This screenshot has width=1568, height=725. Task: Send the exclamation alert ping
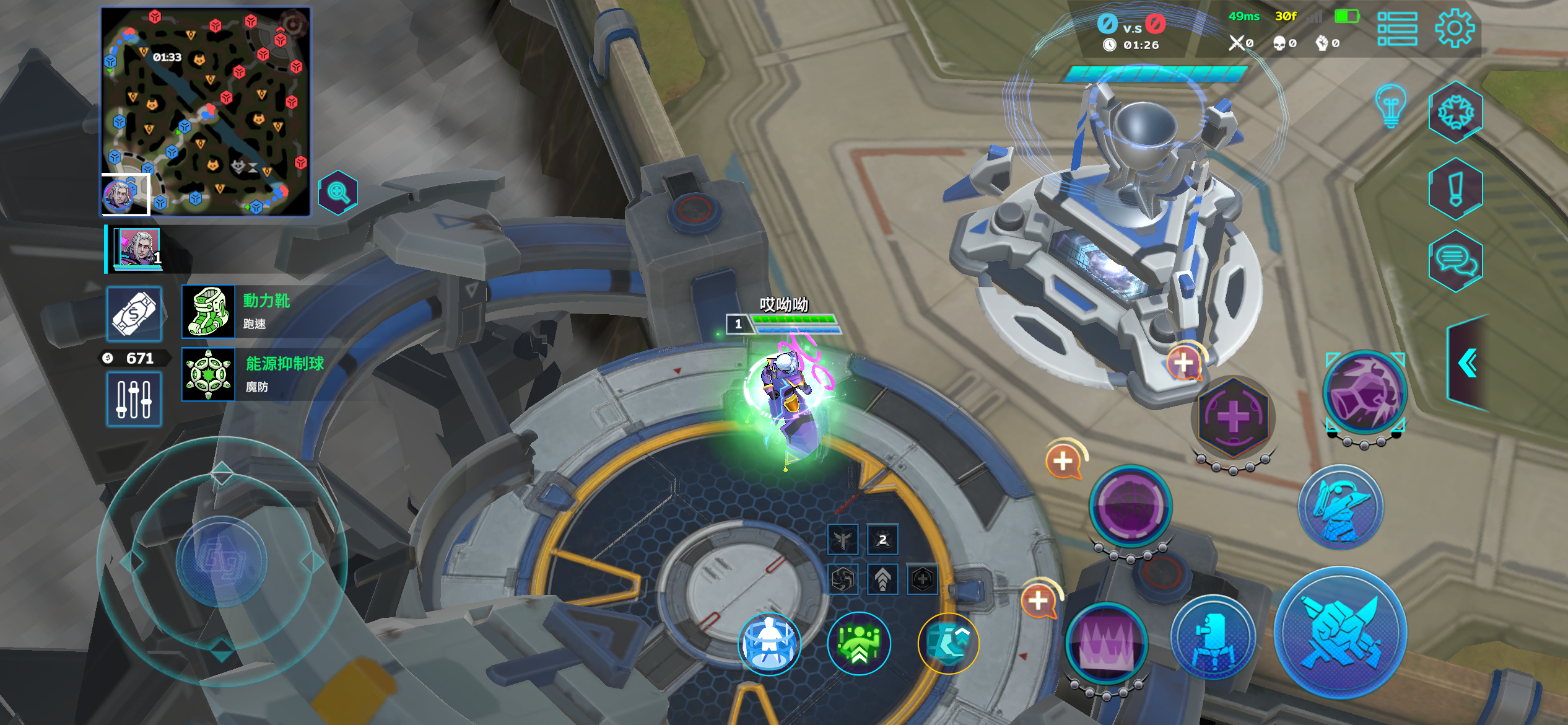(1455, 188)
